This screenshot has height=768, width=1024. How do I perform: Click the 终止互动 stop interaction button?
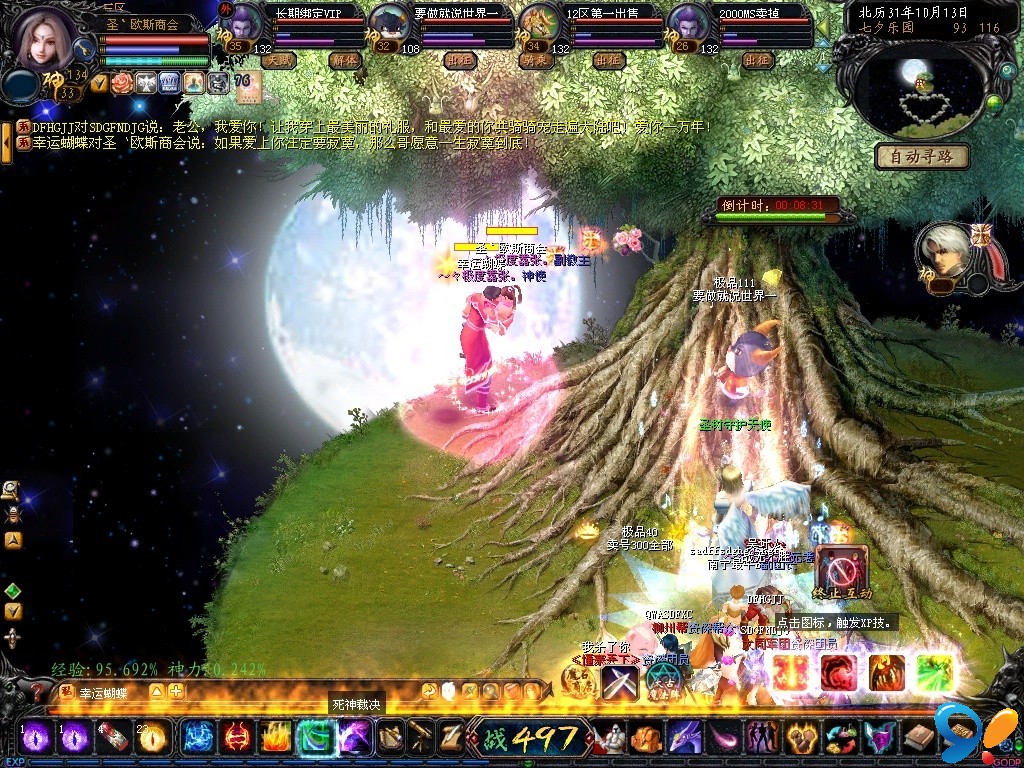tap(841, 573)
